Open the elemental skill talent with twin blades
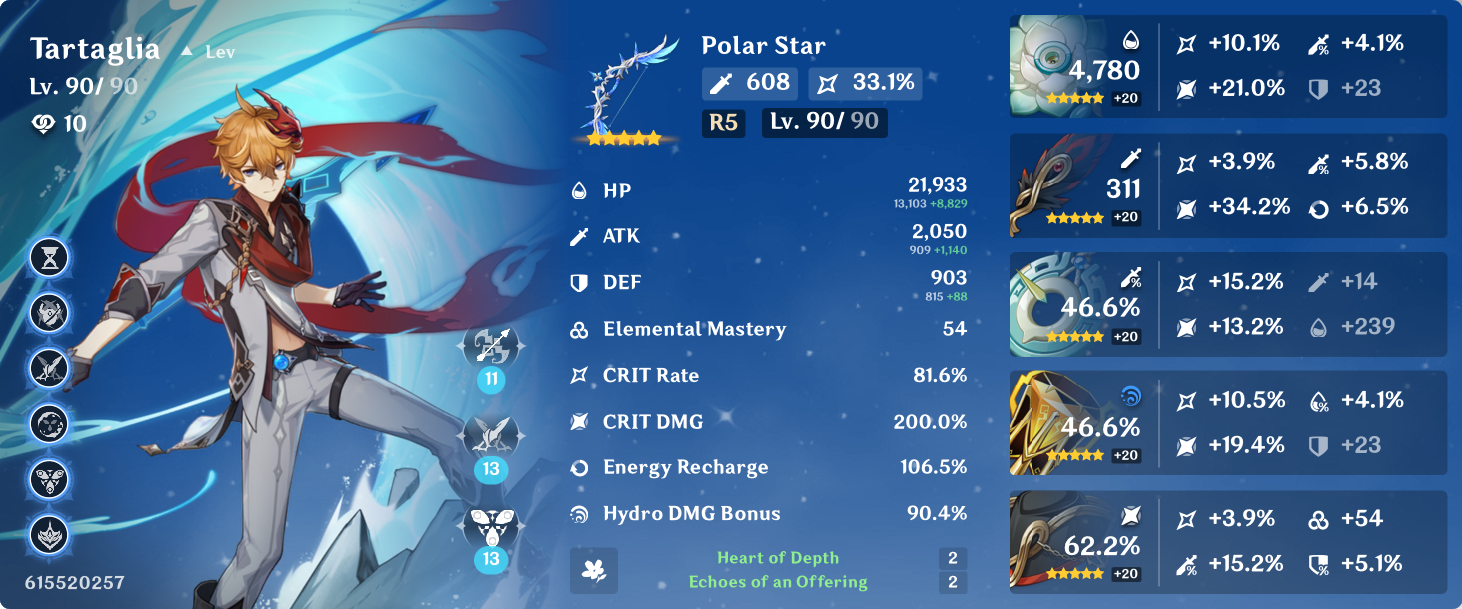 490,435
